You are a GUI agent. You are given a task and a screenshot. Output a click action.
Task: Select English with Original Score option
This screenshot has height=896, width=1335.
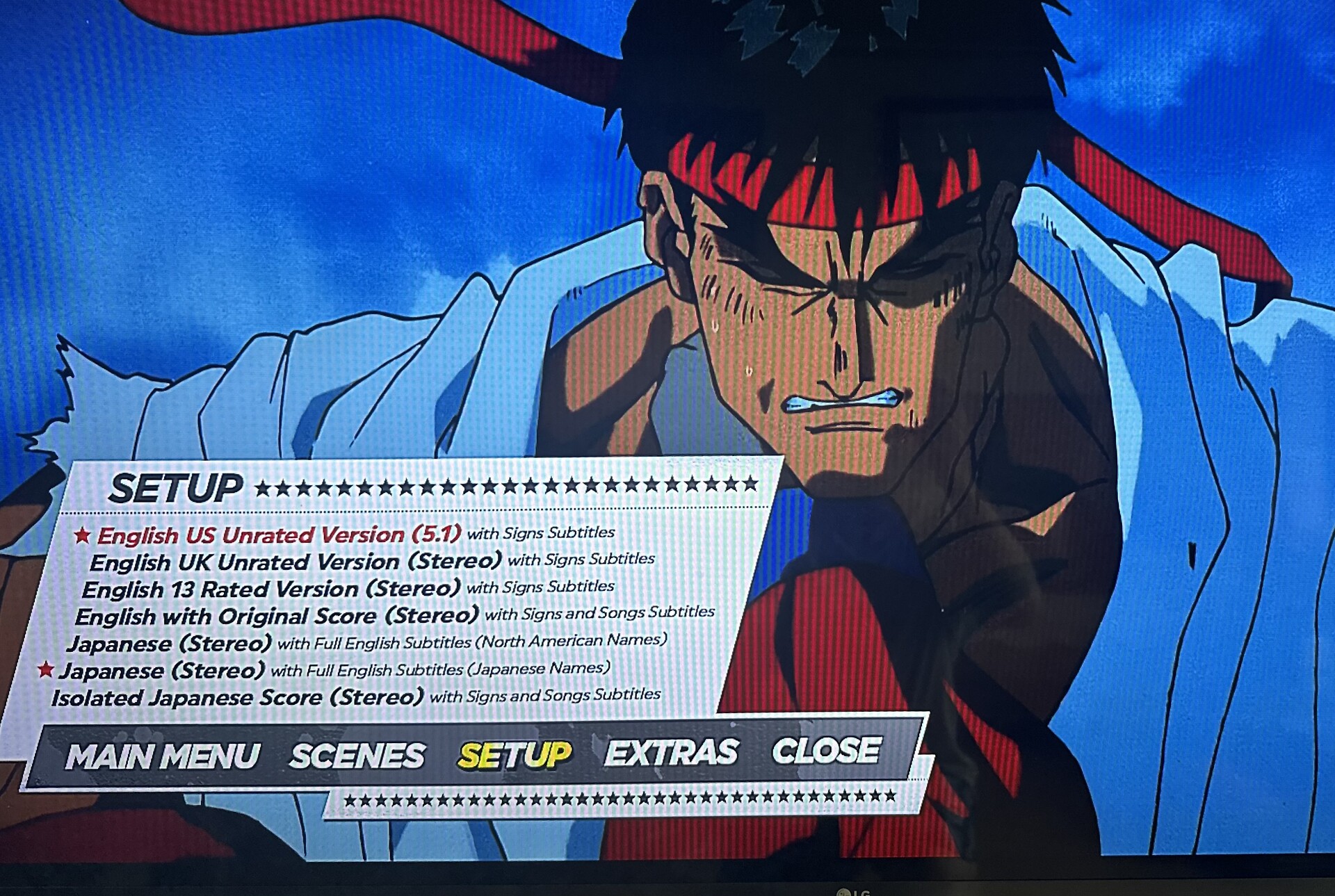click(277, 617)
